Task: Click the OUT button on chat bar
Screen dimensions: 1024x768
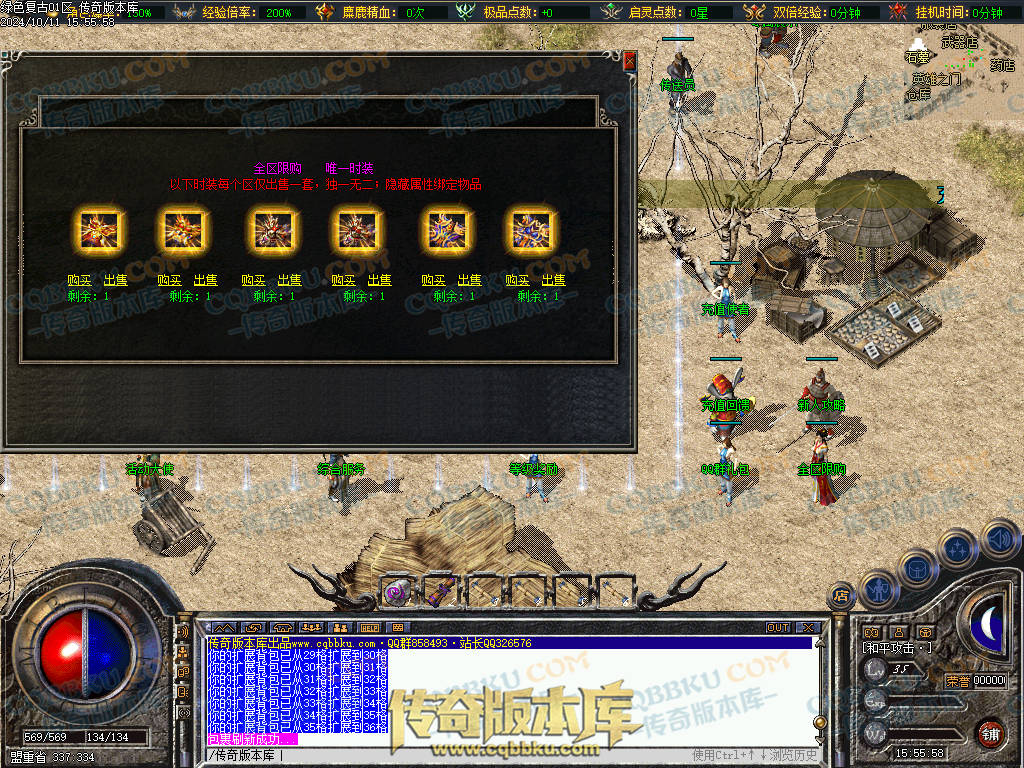Action: point(778,628)
